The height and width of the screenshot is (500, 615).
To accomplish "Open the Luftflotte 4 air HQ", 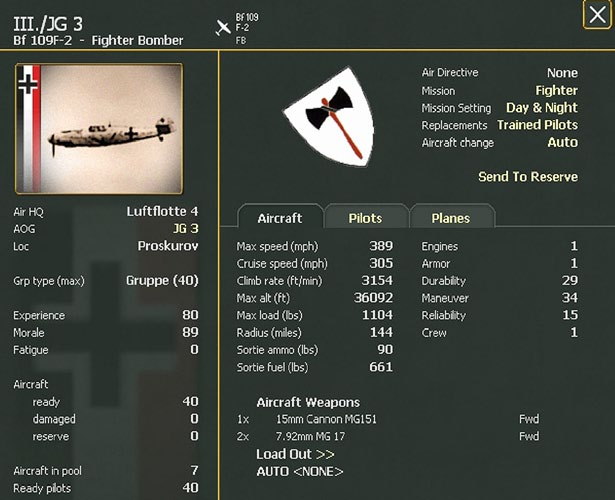I will coord(162,211).
